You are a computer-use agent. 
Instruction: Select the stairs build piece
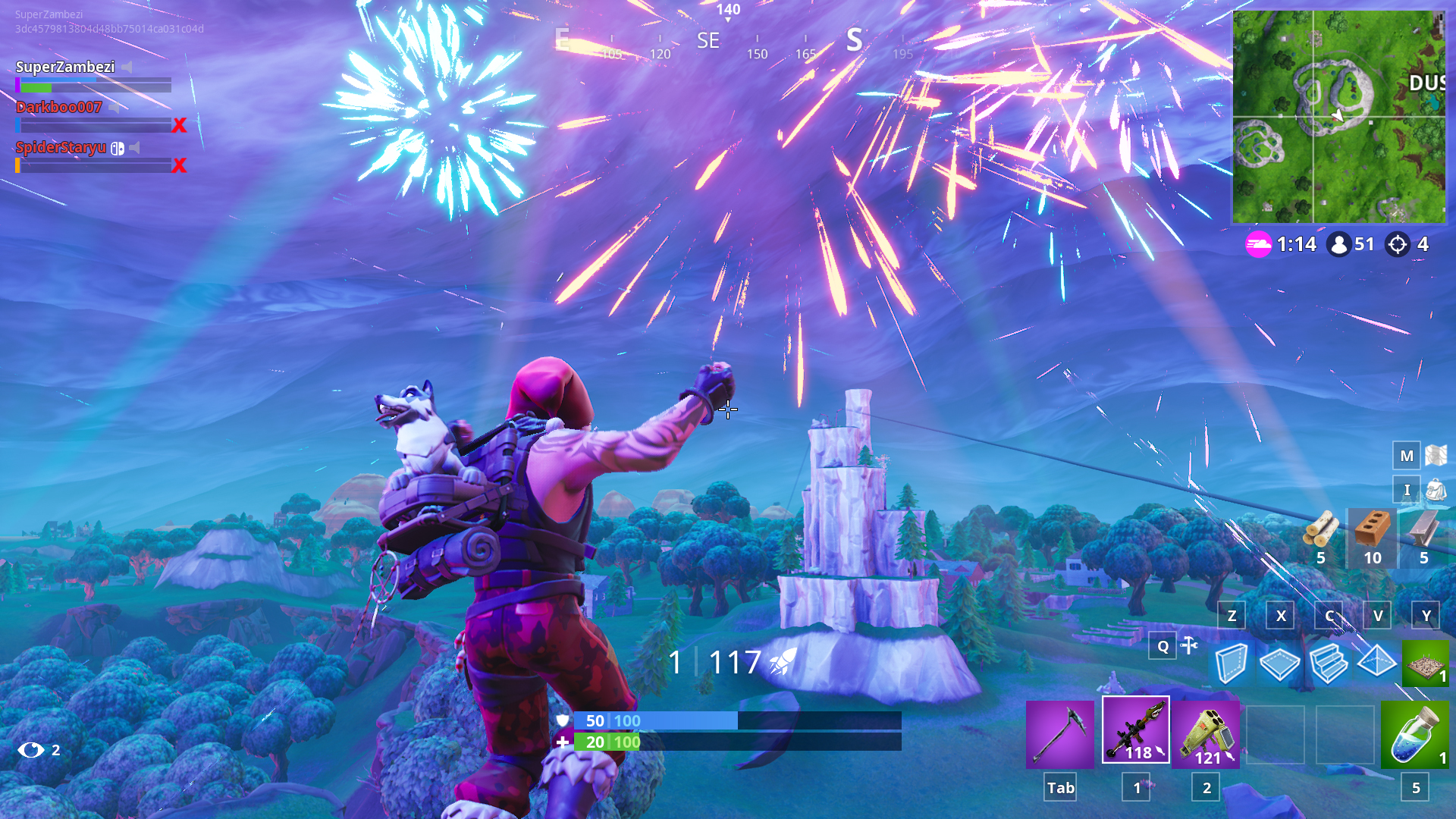1329,664
